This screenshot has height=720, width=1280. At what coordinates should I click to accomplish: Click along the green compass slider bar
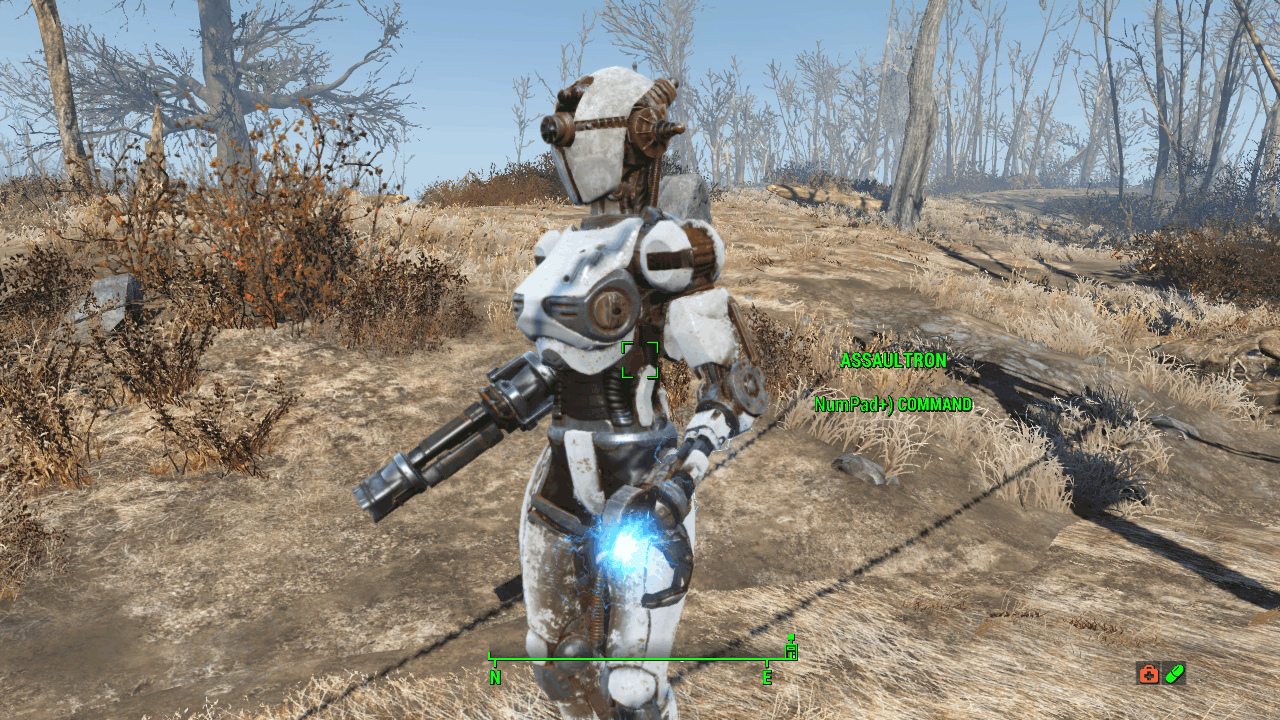(630, 658)
